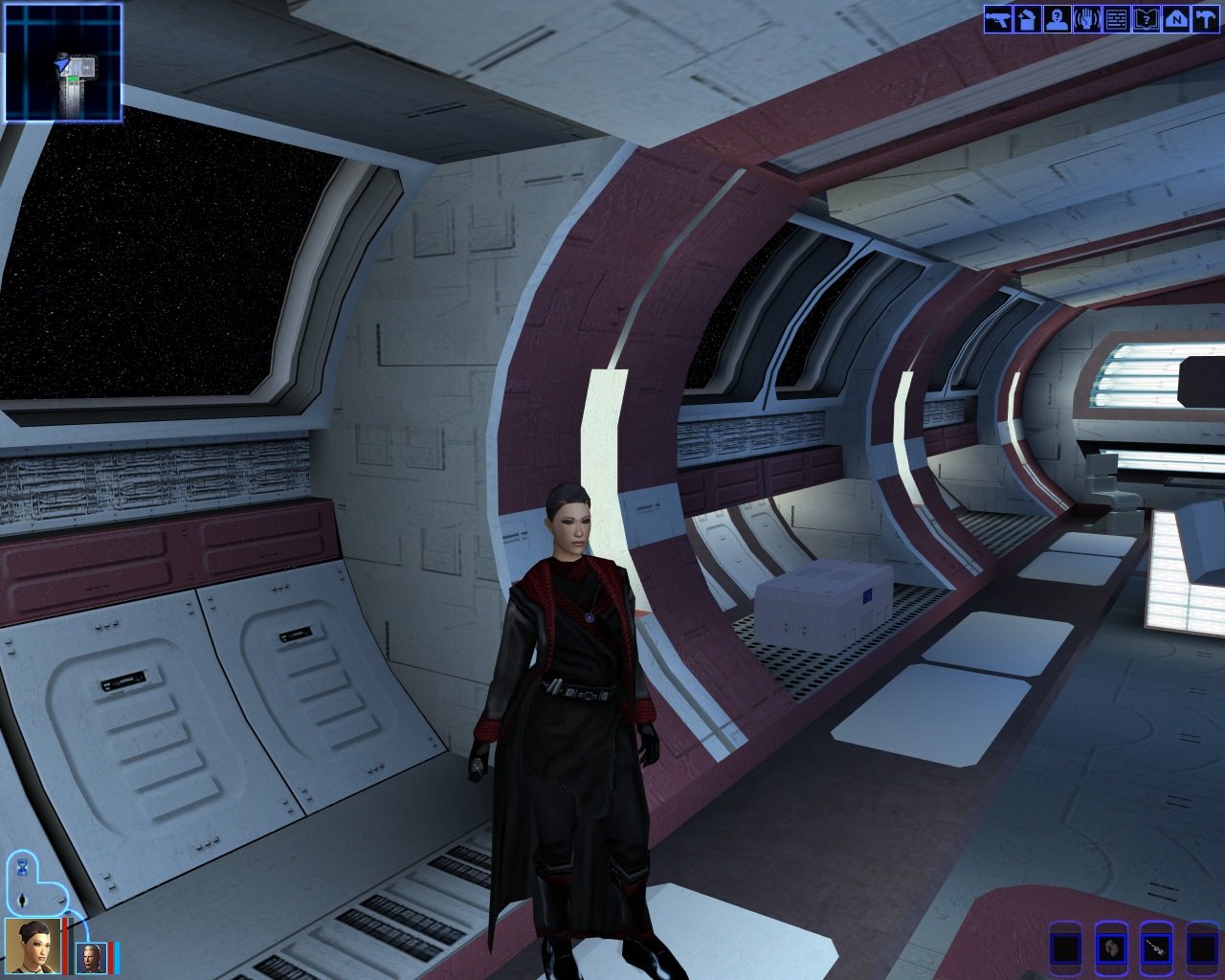Open the Options hammer icon
The image size is (1225, 980).
coord(1204,19)
